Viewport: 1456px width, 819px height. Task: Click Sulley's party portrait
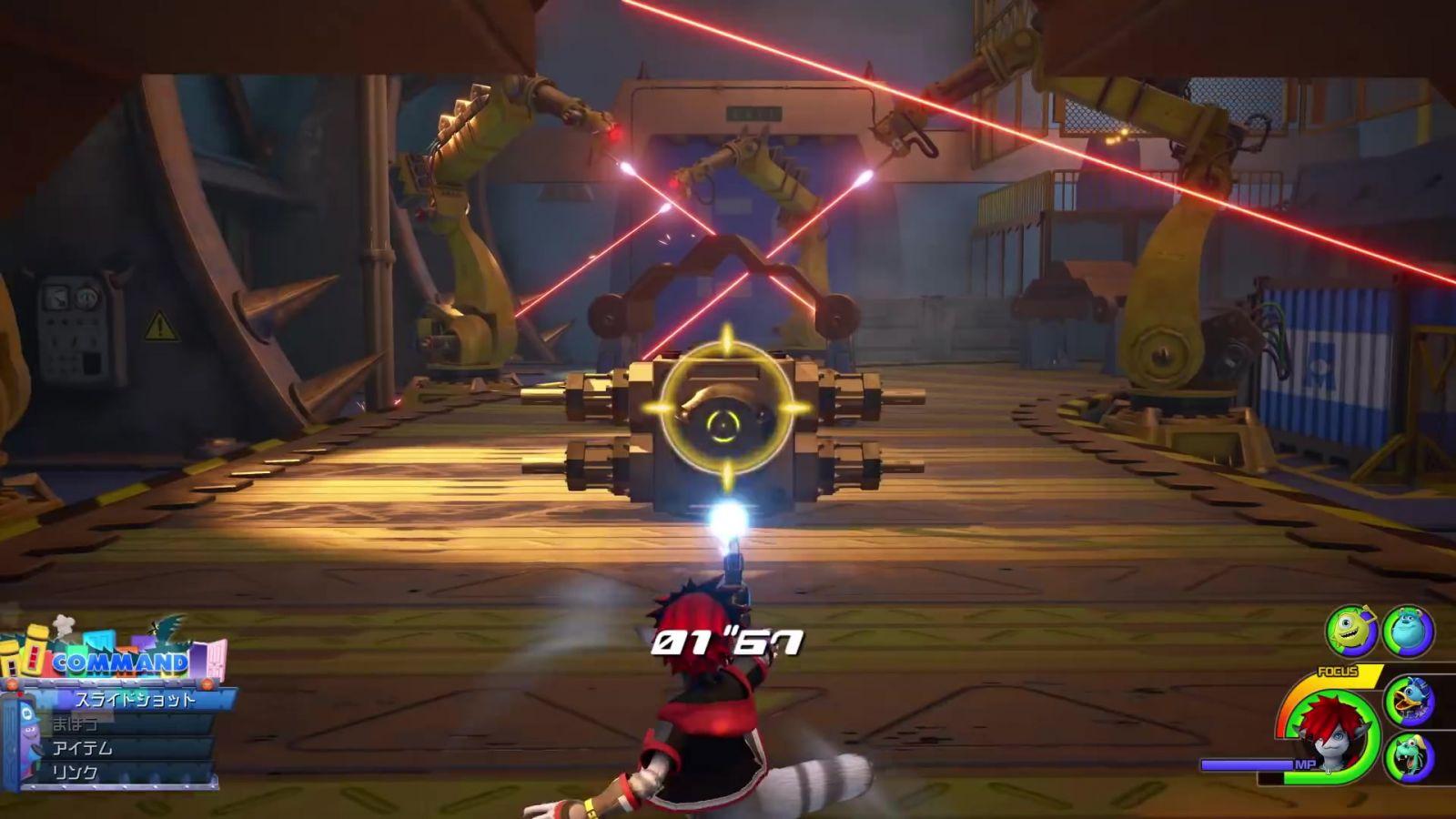[1409, 631]
